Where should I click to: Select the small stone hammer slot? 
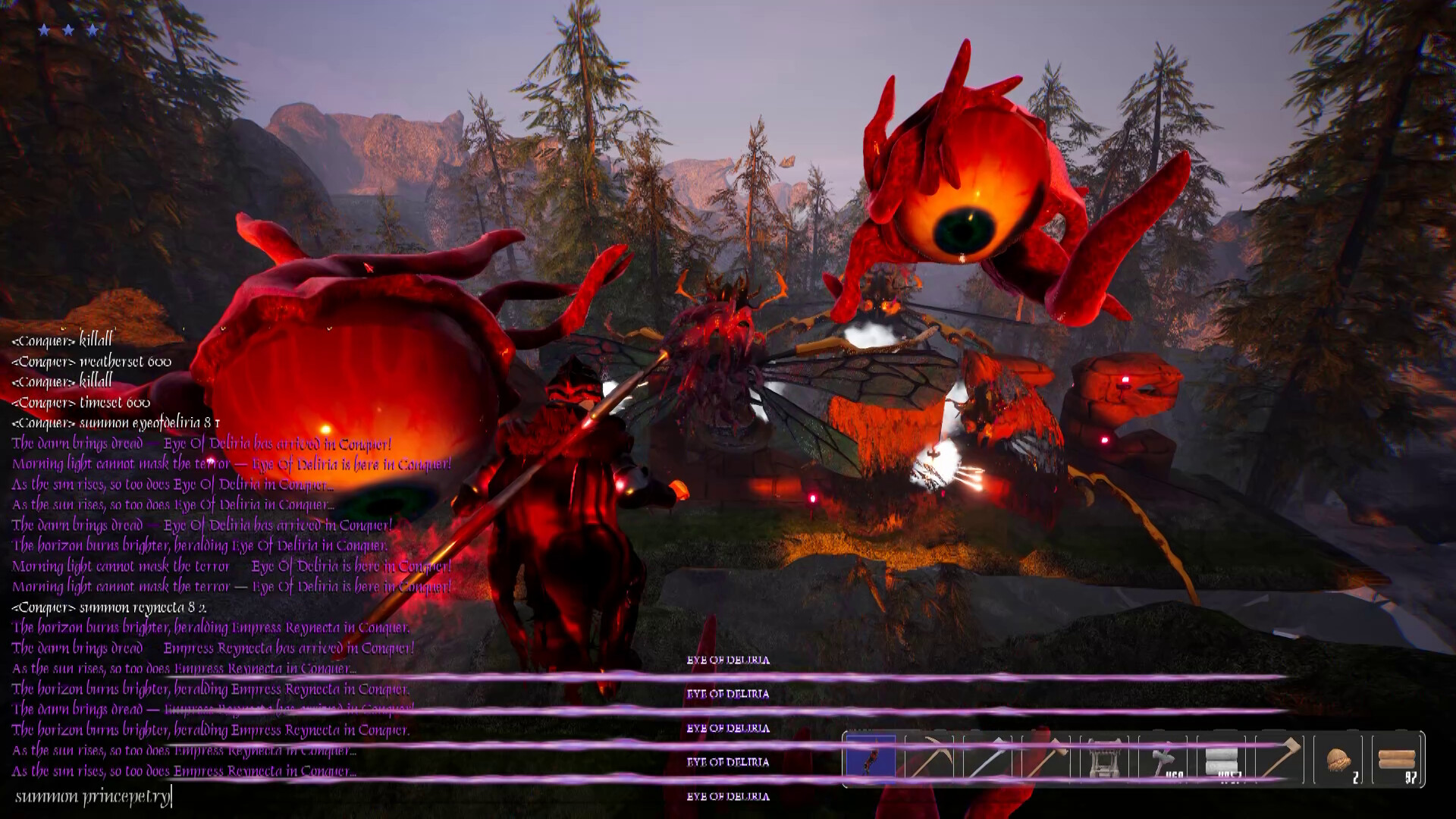pos(1163,758)
